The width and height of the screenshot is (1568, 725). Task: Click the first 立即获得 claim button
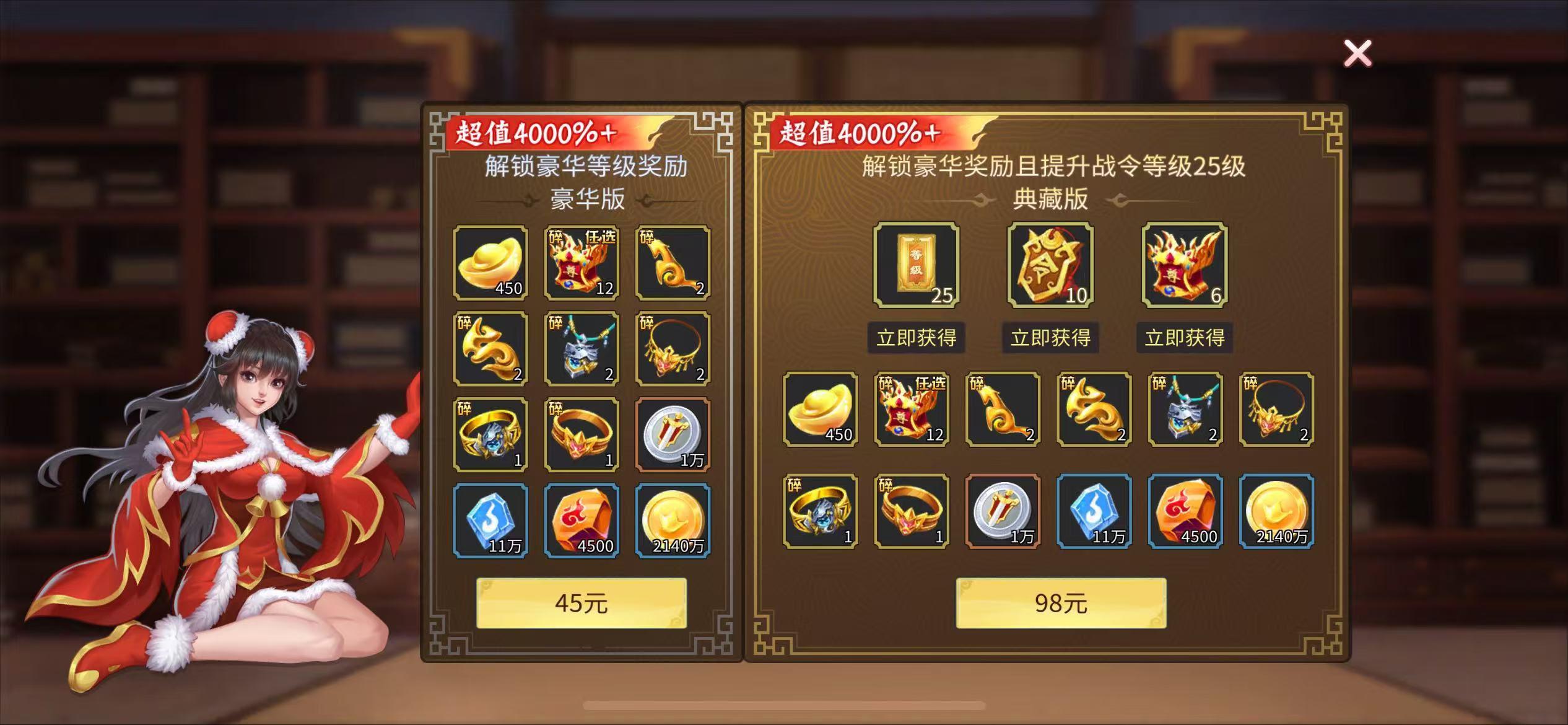click(x=915, y=338)
